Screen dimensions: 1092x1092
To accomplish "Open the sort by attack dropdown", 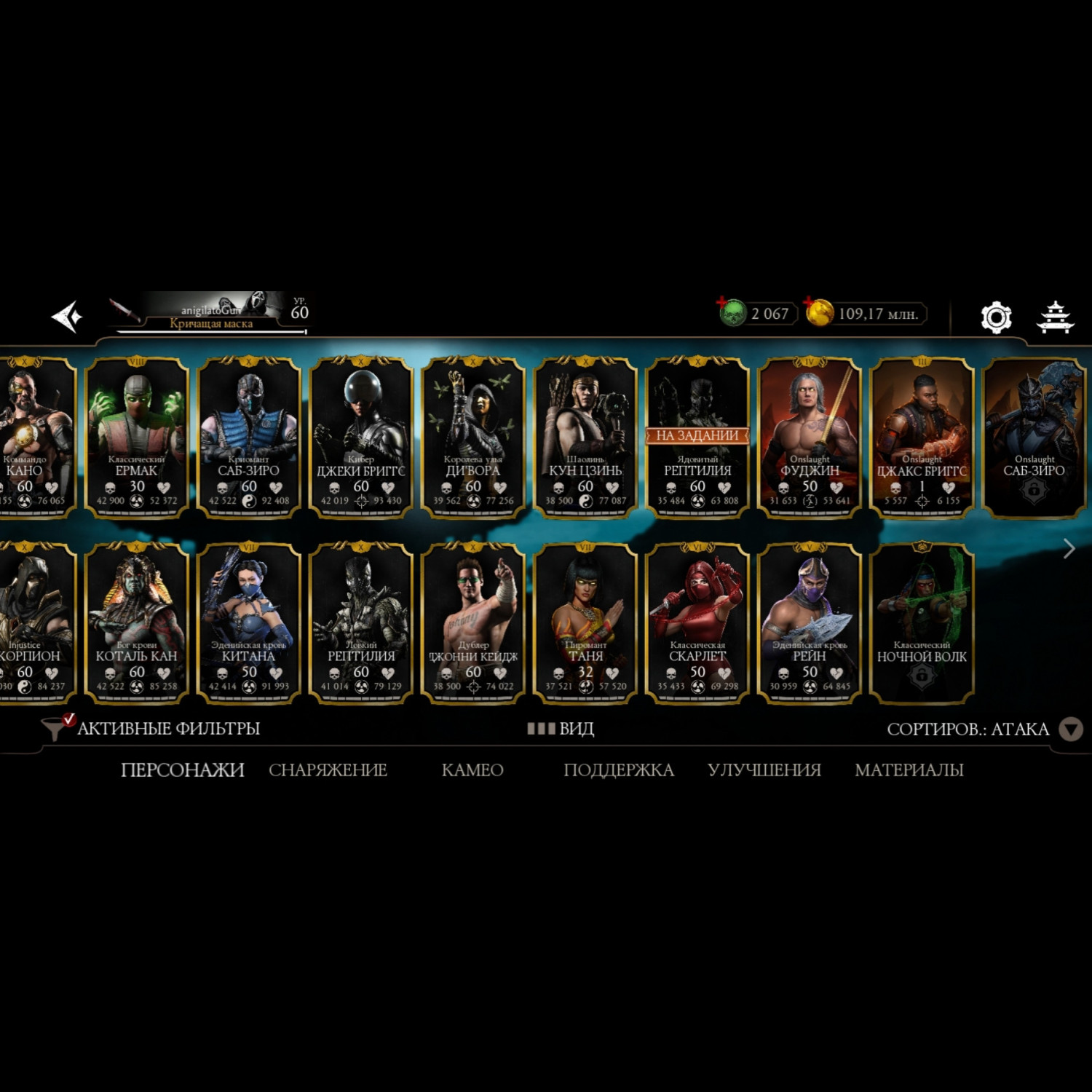I will click(x=1069, y=729).
